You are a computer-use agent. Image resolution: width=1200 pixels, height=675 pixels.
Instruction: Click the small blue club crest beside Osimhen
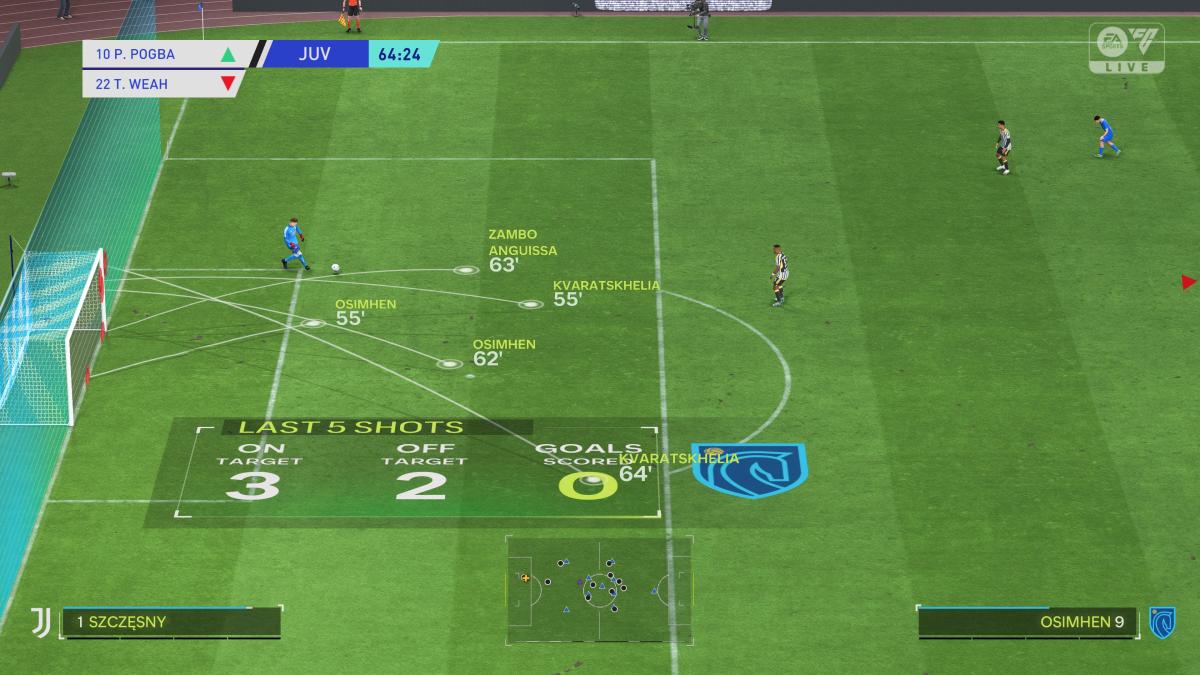click(x=1161, y=622)
